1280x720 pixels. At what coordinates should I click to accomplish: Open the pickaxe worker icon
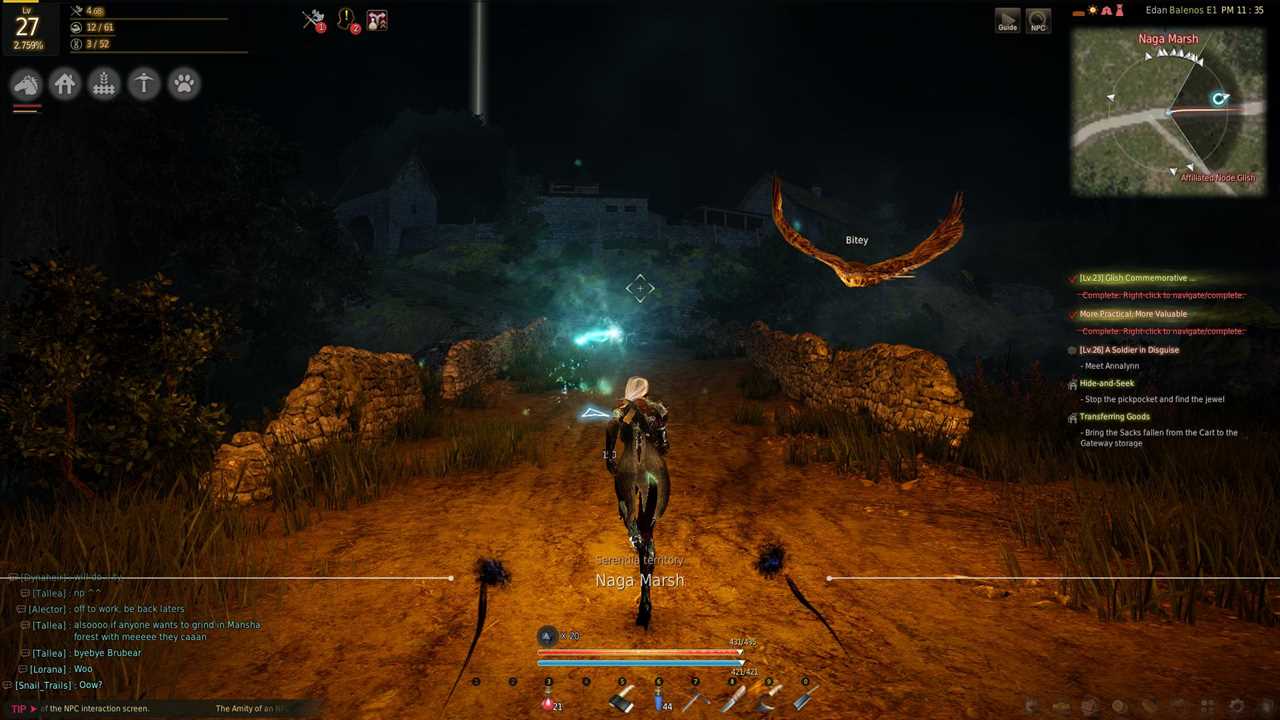pyautogui.click(x=144, y=85)
